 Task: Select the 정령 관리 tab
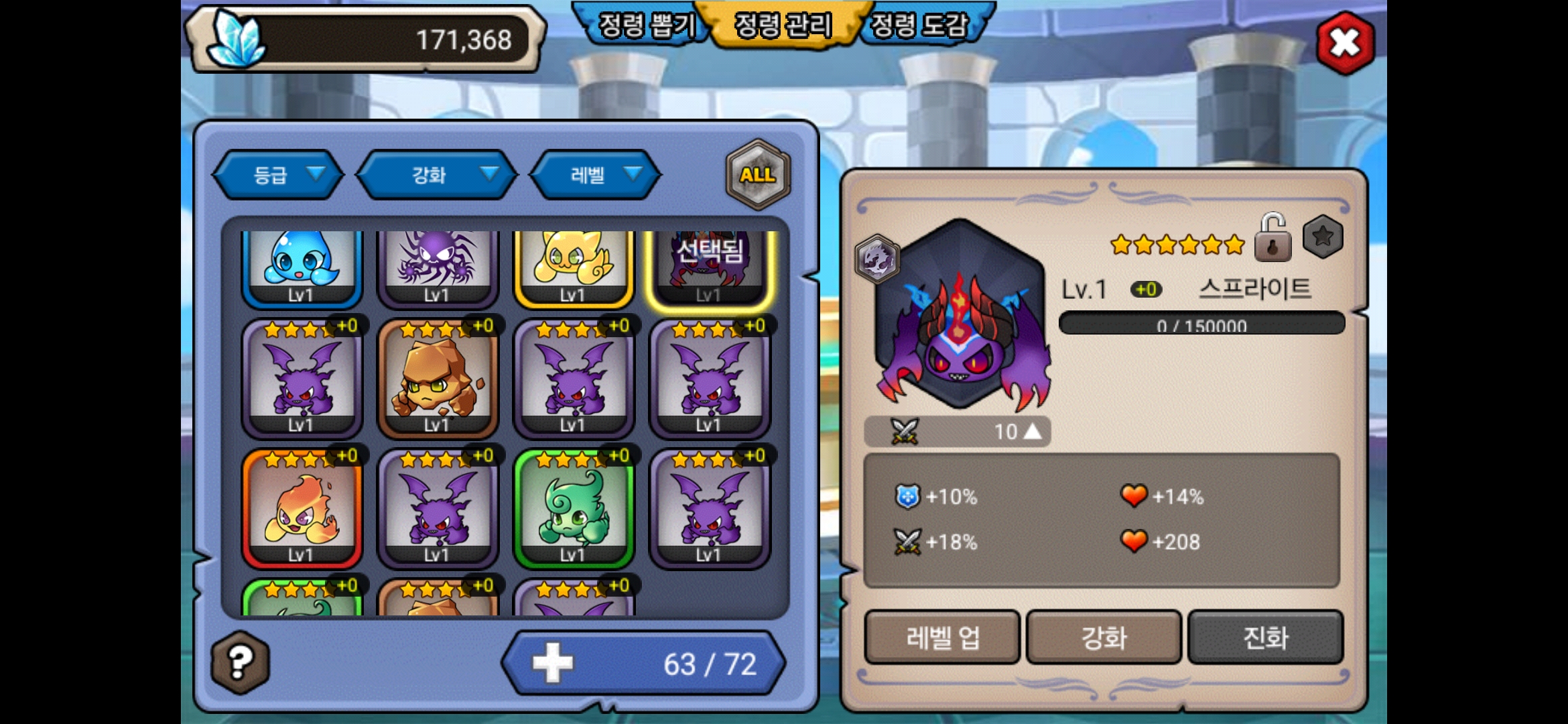(x=783, y=25)
